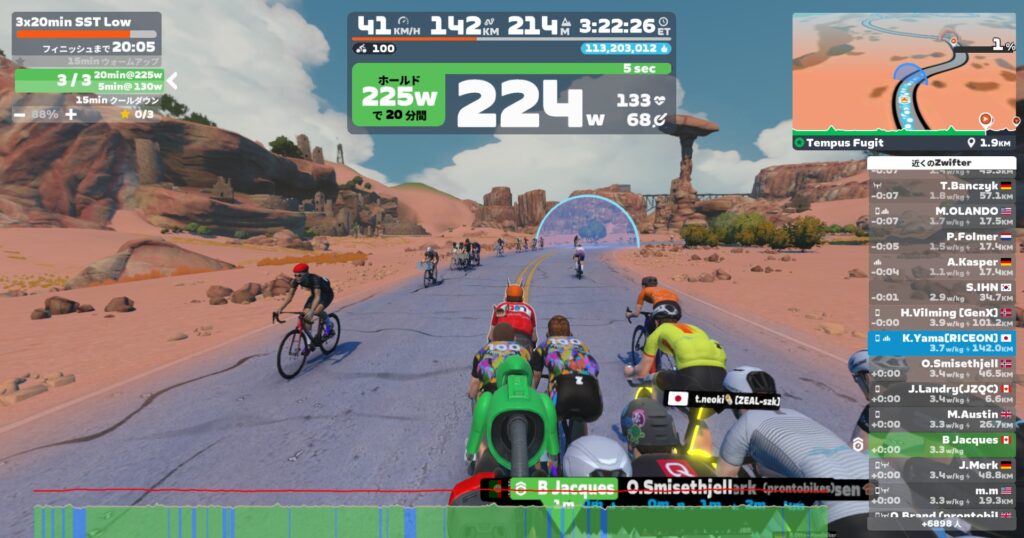Choose rider m.m from the list
1024x538 pixels.
tap(941, 495)
